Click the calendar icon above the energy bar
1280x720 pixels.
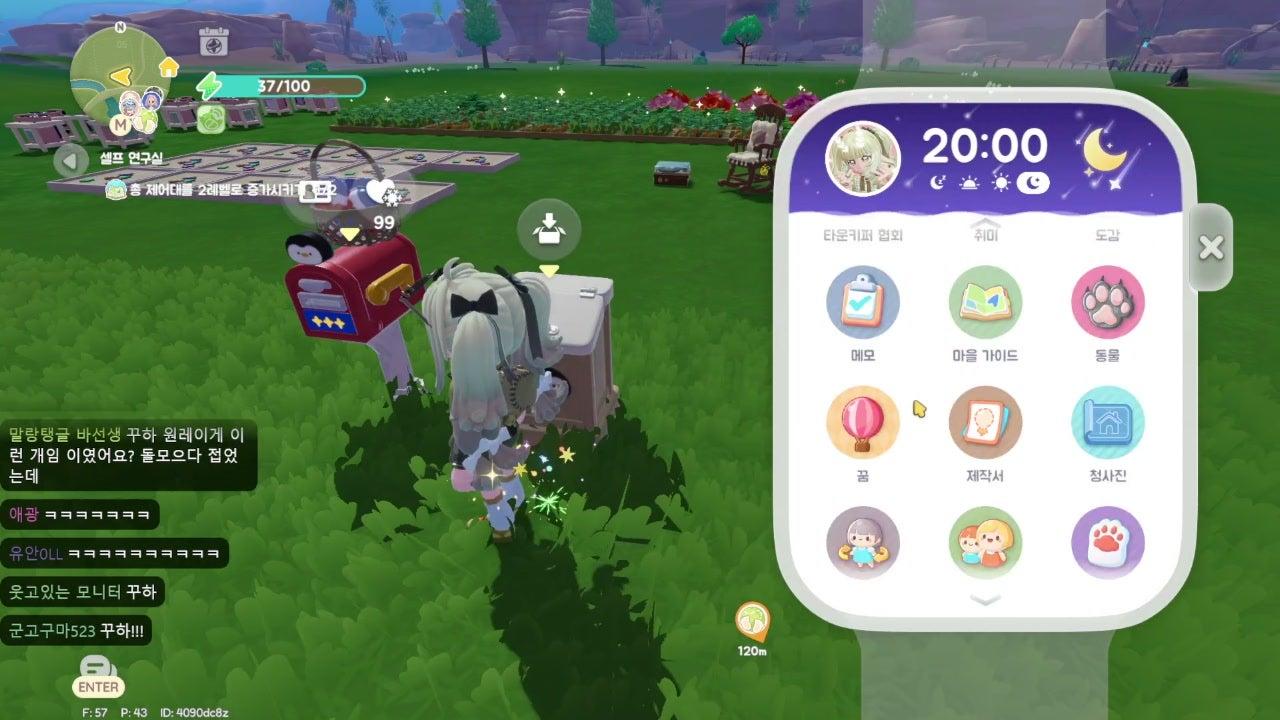213,42
